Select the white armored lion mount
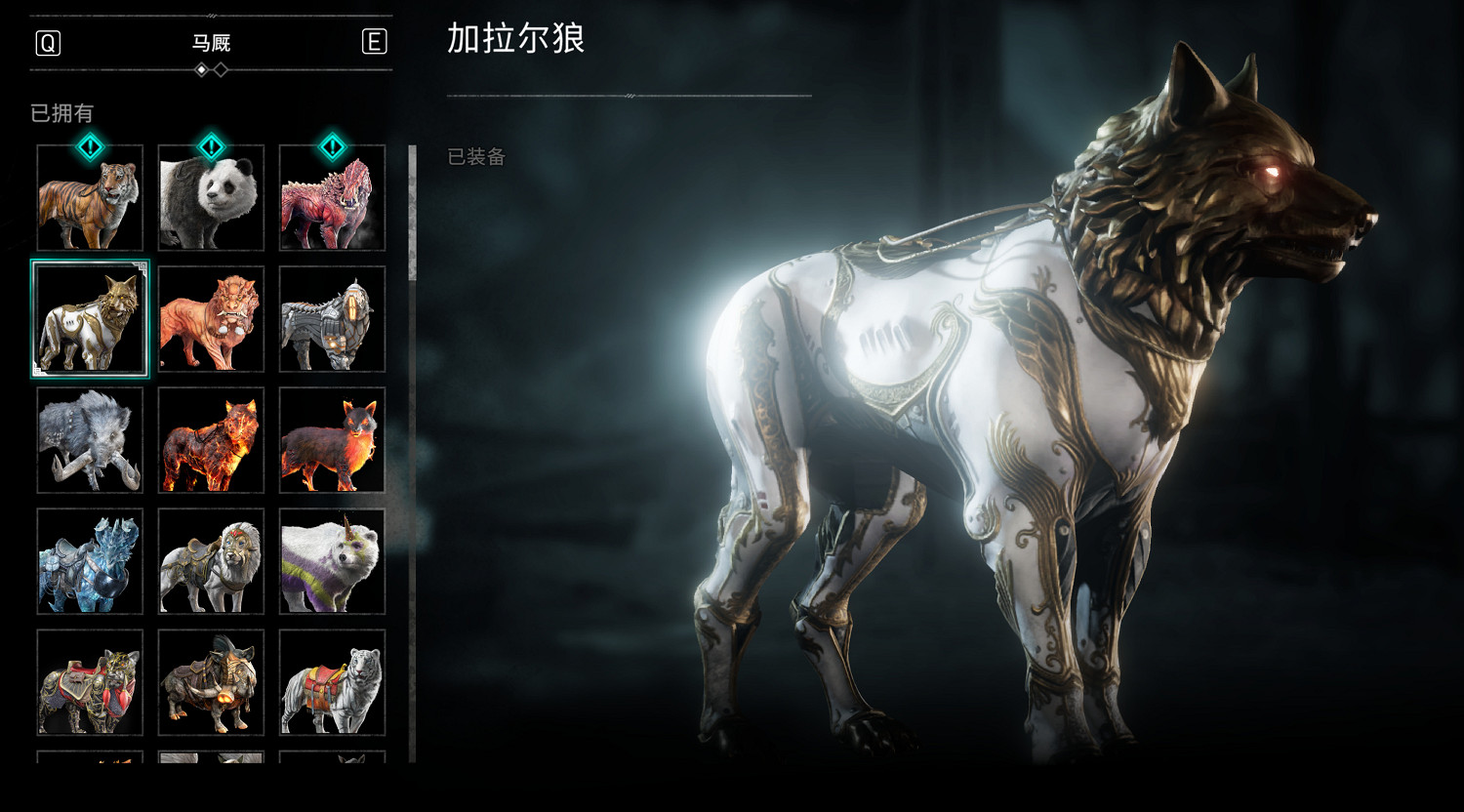 pos(211,562)
